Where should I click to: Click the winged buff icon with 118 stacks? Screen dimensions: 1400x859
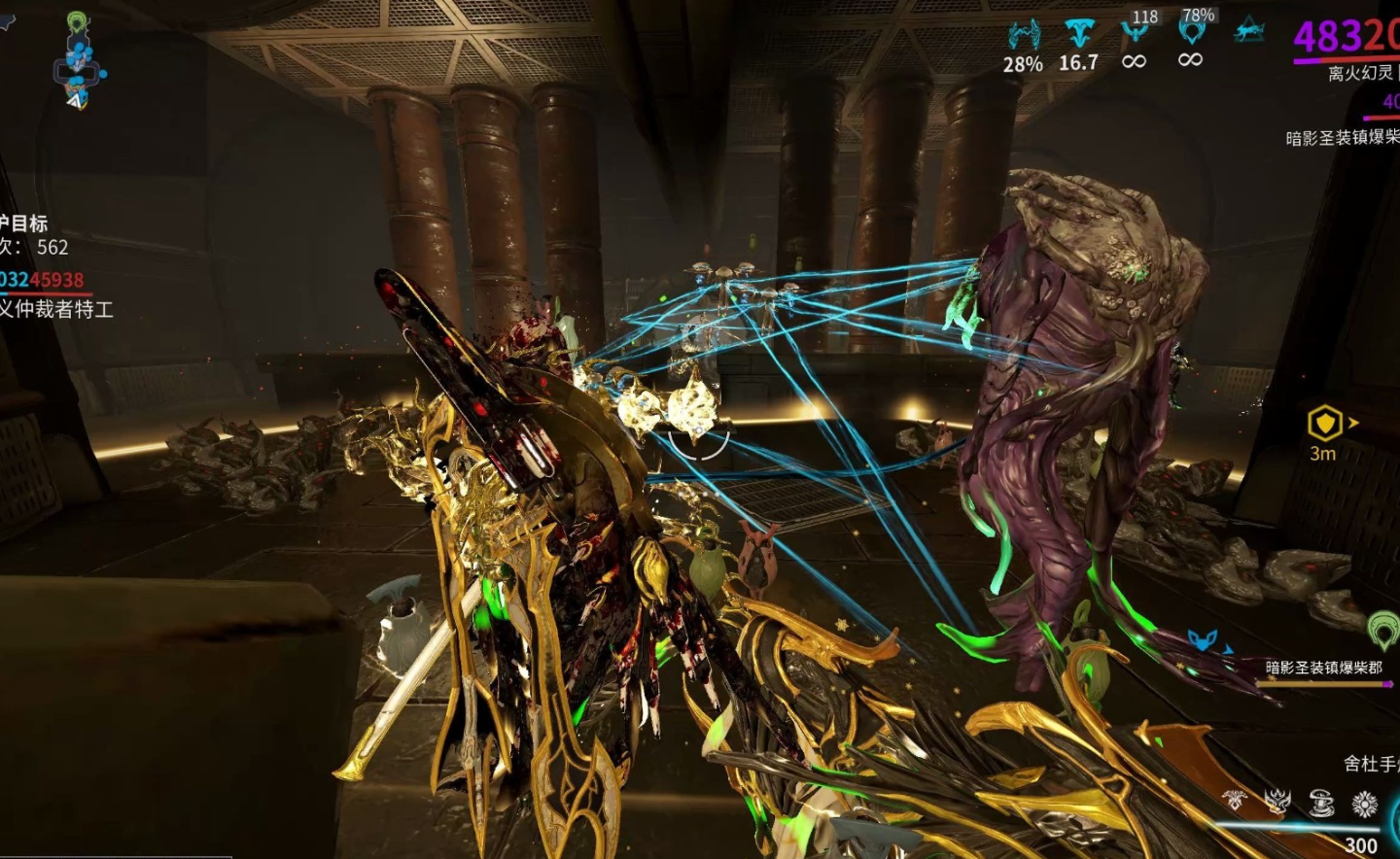(1134, 32)
